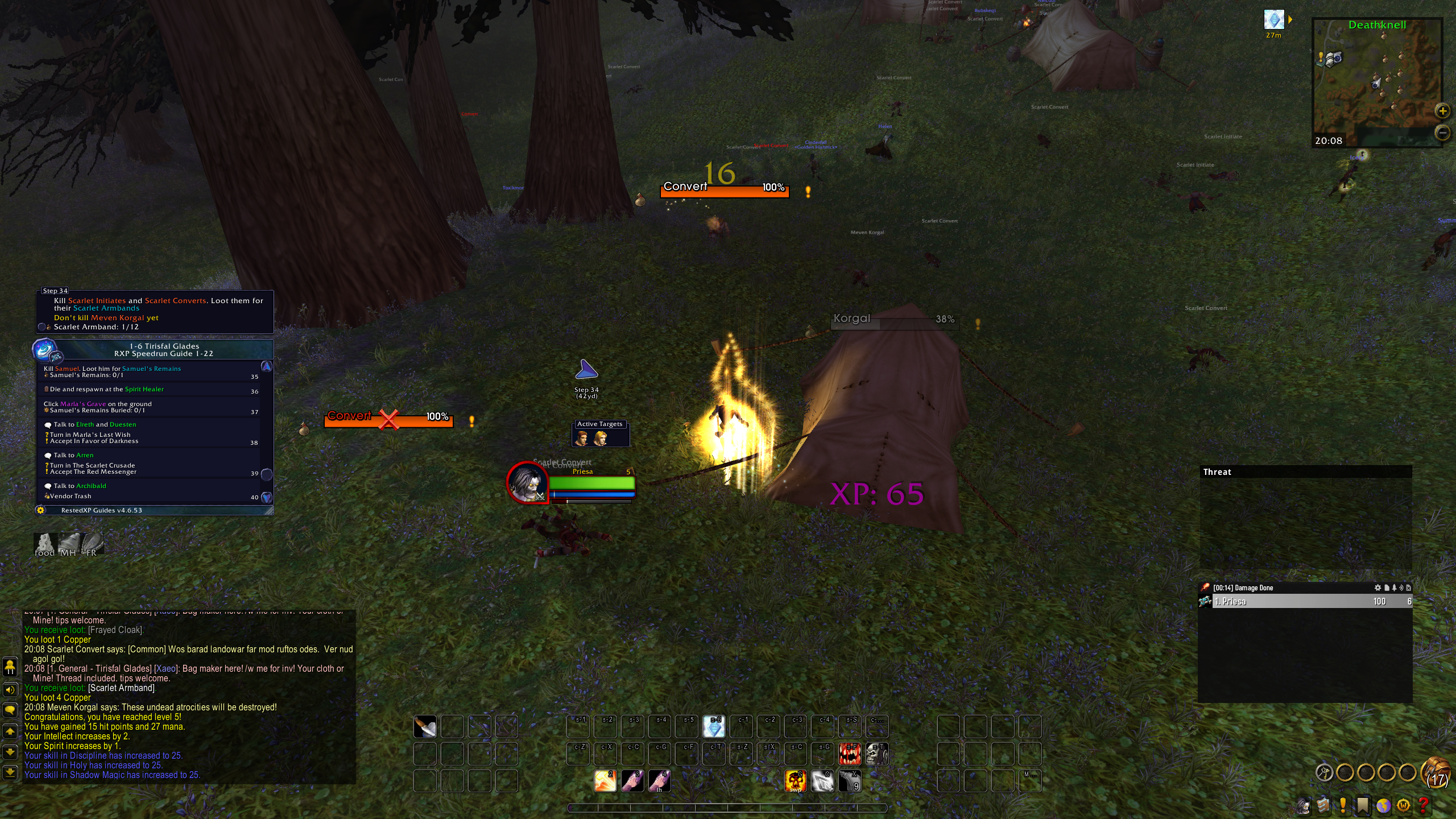This screenshot has height=819, width=1456.
Task: Open the spellbook micro button
Action: tap(1323, 805)
